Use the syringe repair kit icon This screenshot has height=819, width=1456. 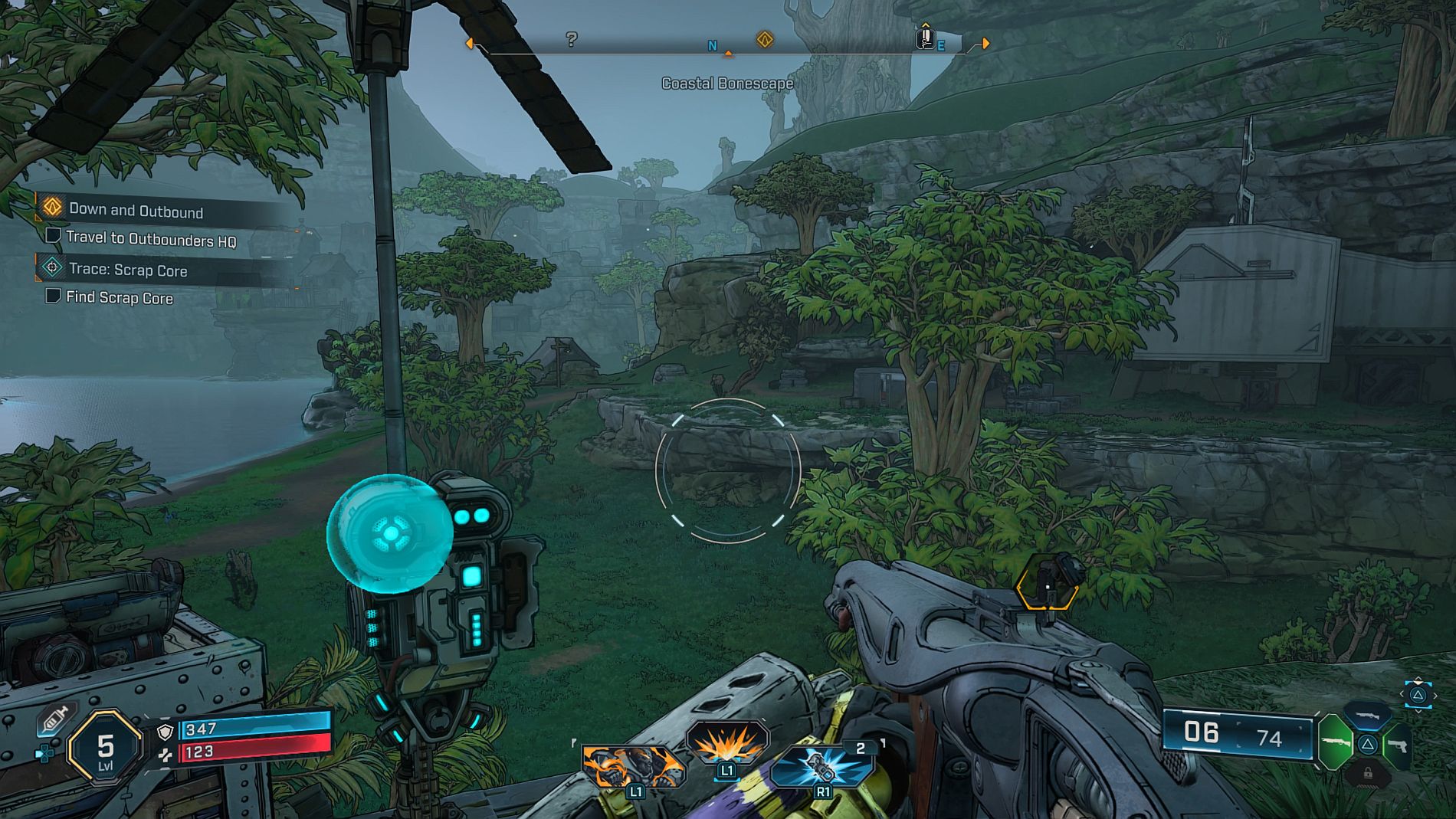[54, 719]
